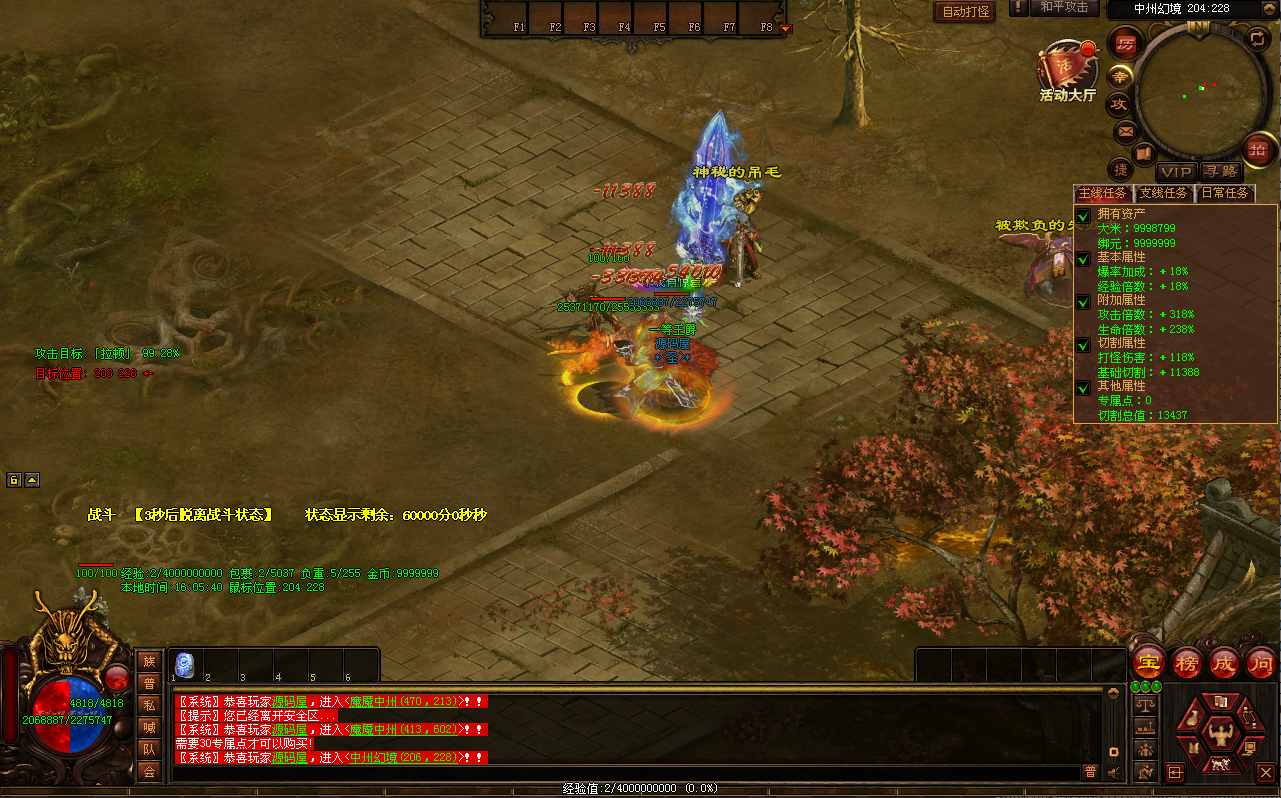
Task: Open the 宝 treasure shop button
Action: click(x=1149, y=662)
